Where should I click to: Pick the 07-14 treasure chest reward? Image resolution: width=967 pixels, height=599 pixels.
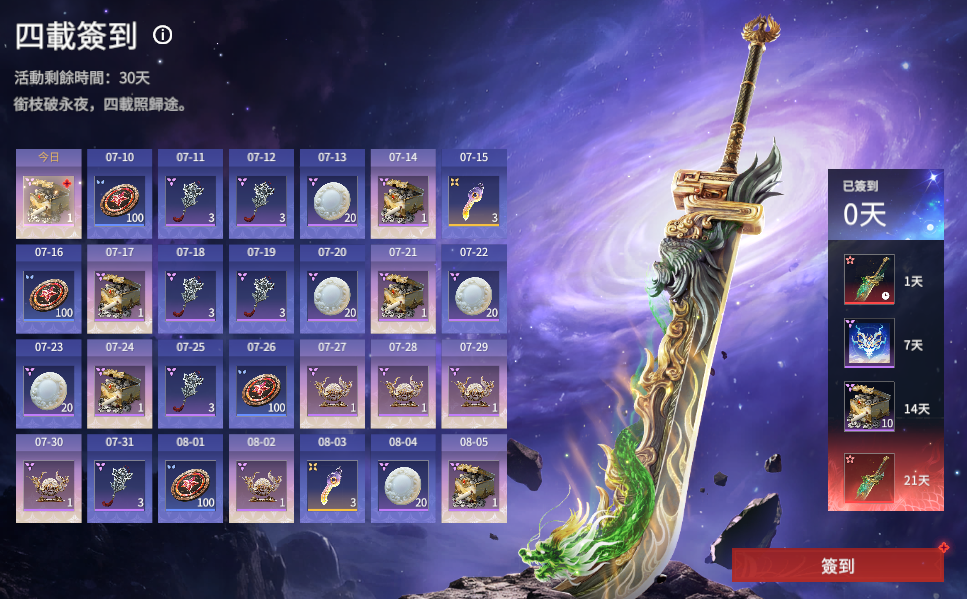[x=403, y=200]
